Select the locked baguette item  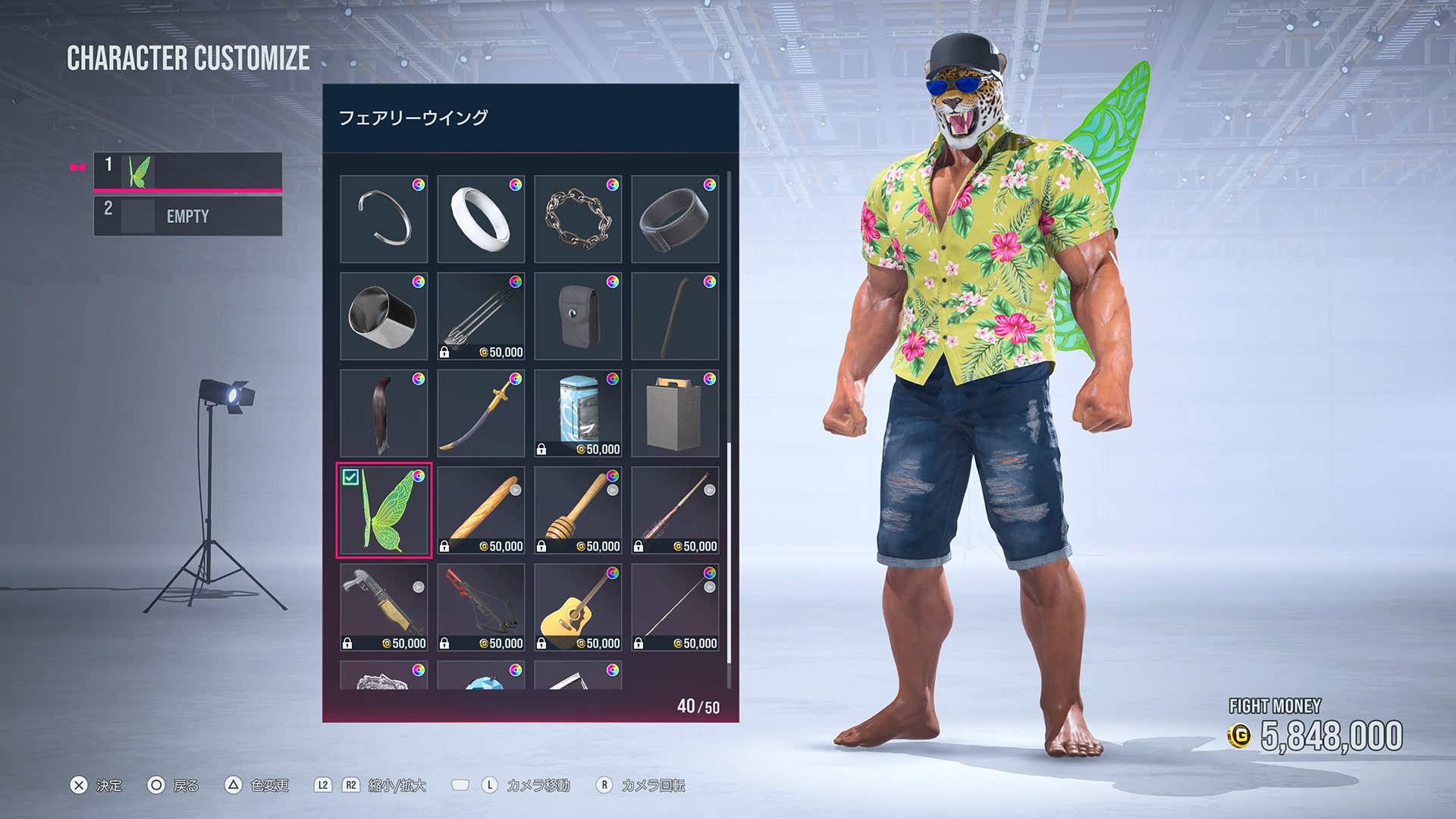481,510
